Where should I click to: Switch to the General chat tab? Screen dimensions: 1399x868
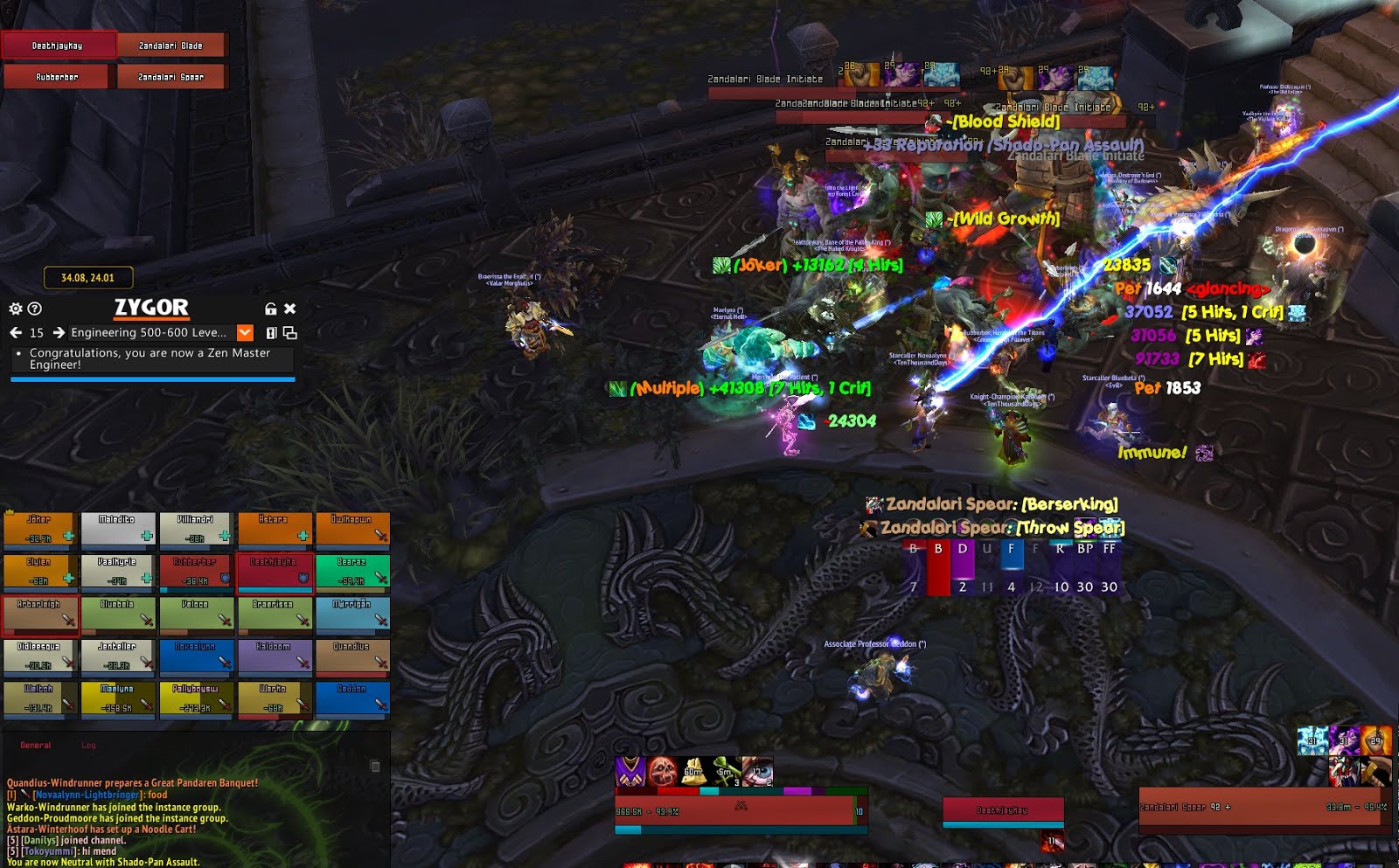tap(36, 746)
